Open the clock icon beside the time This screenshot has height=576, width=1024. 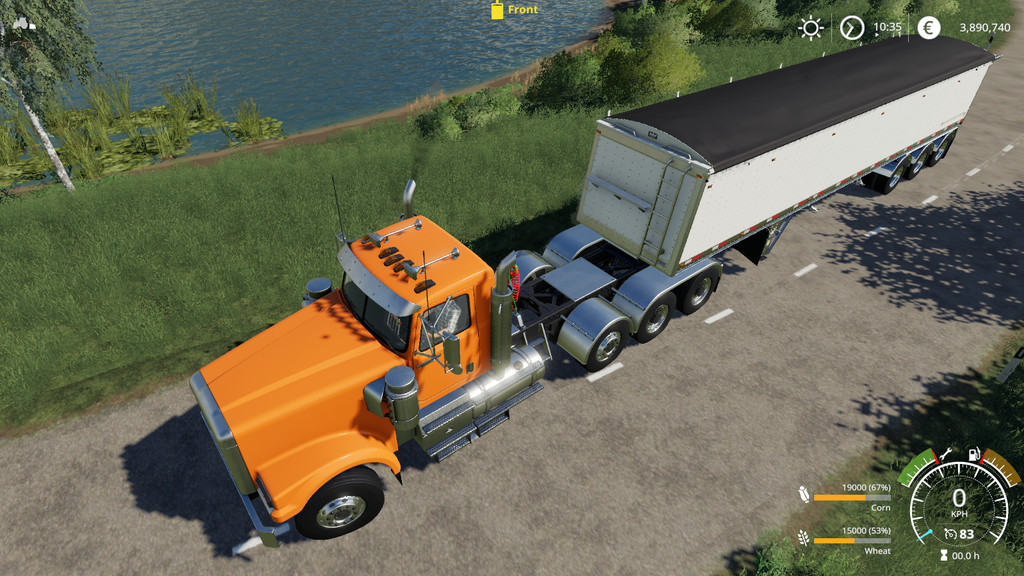[x=852, y=28]
